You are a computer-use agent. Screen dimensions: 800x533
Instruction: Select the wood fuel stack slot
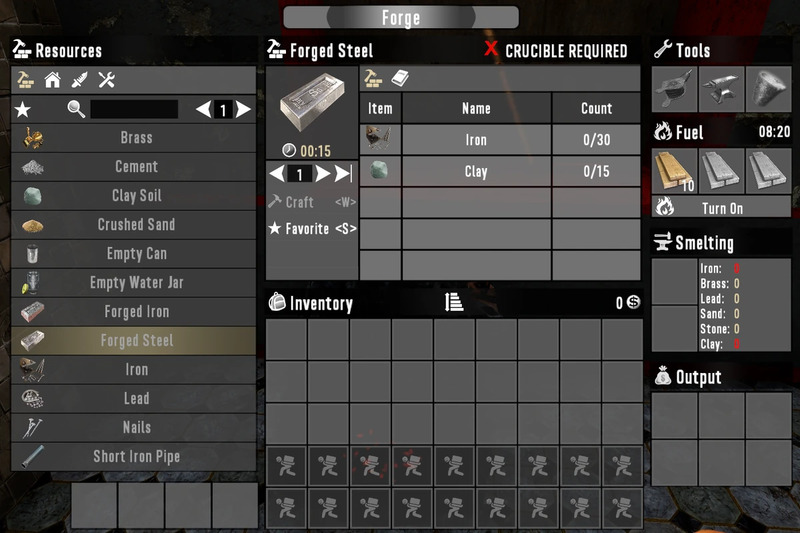(x=673, y=169)
